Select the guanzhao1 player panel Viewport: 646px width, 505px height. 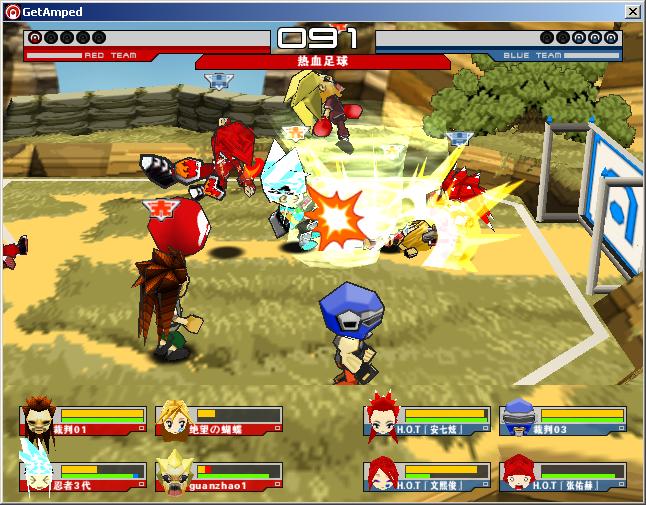click(218, 475)
